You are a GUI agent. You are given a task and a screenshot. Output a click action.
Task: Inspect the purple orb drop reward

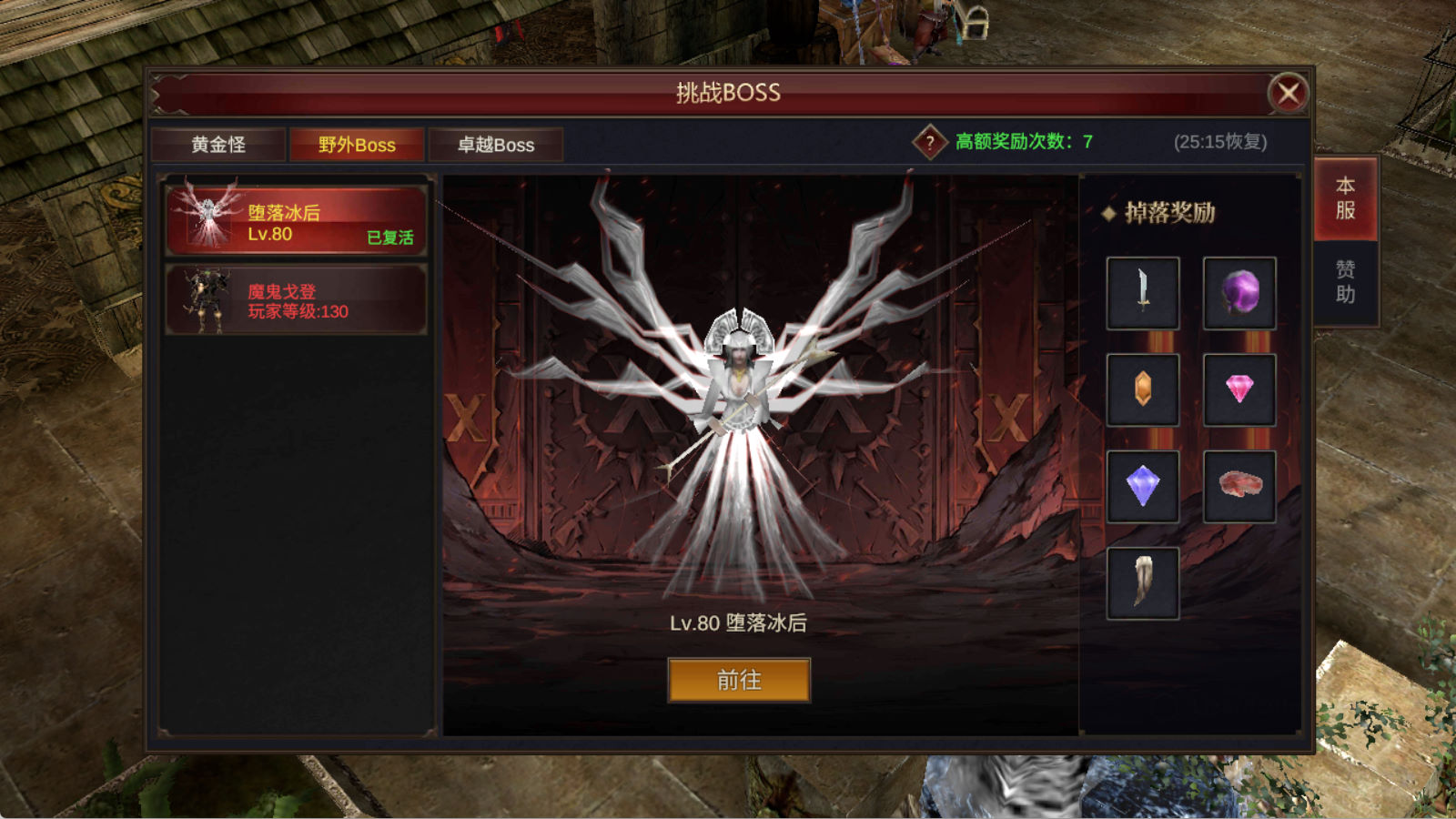[1239, 293]
